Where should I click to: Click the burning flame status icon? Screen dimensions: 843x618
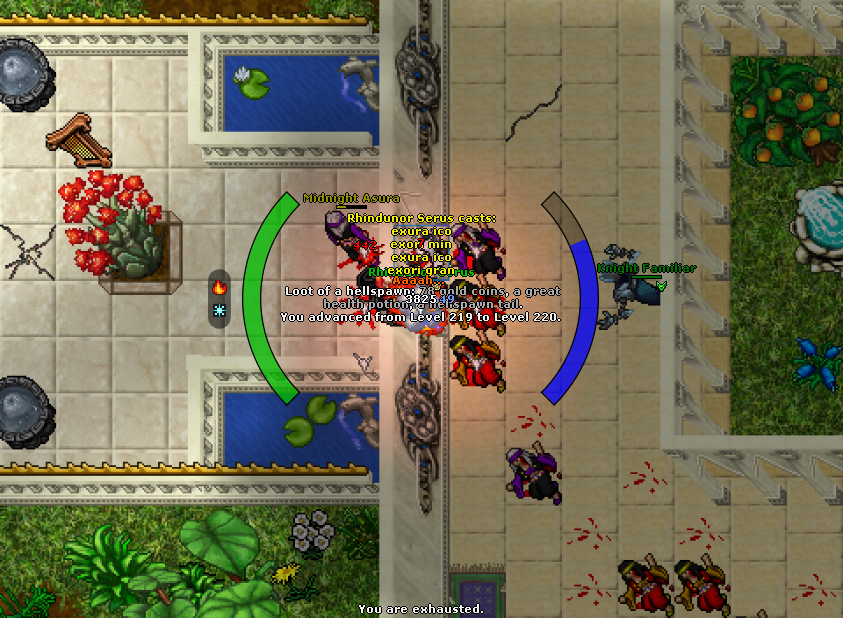(219, 287)
